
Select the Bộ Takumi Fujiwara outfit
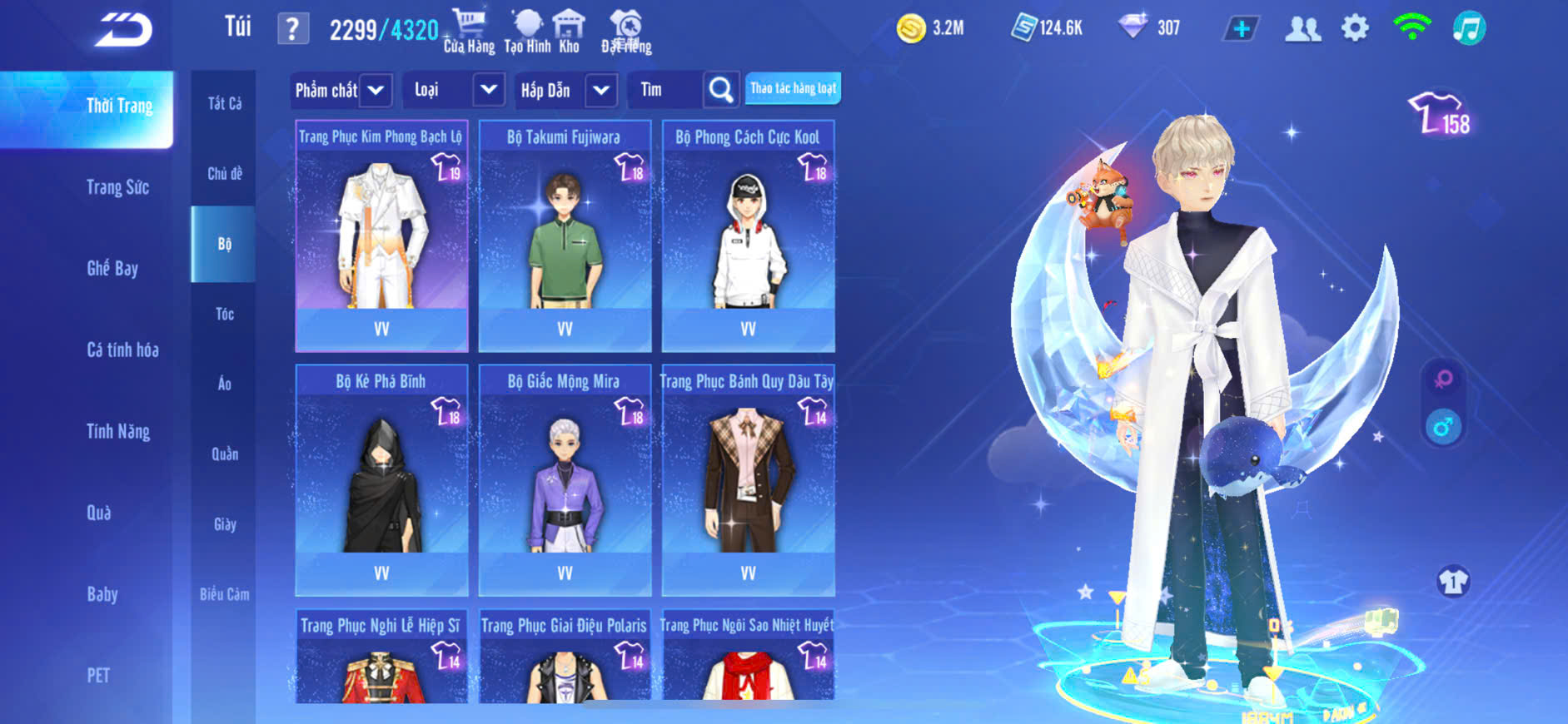(565, 236)
